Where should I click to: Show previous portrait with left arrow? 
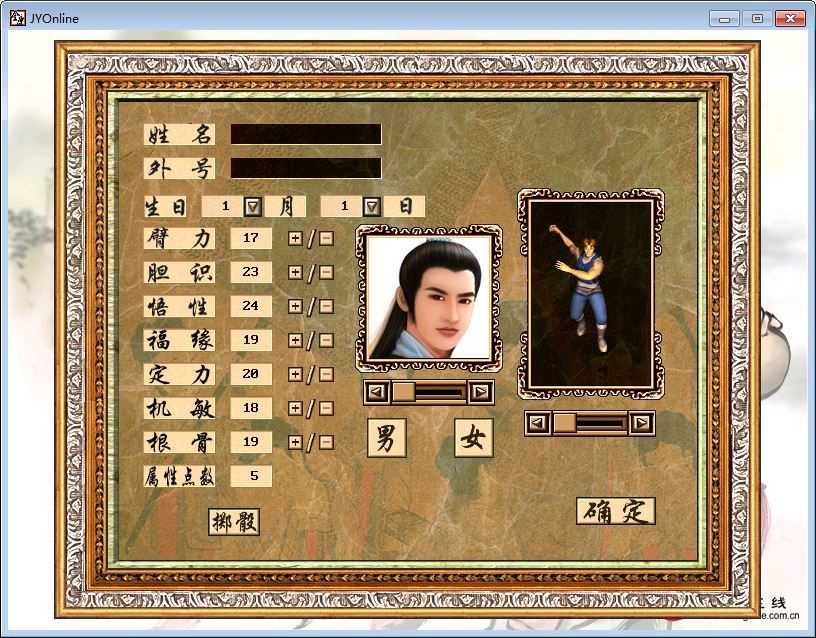tap(376, 392)
